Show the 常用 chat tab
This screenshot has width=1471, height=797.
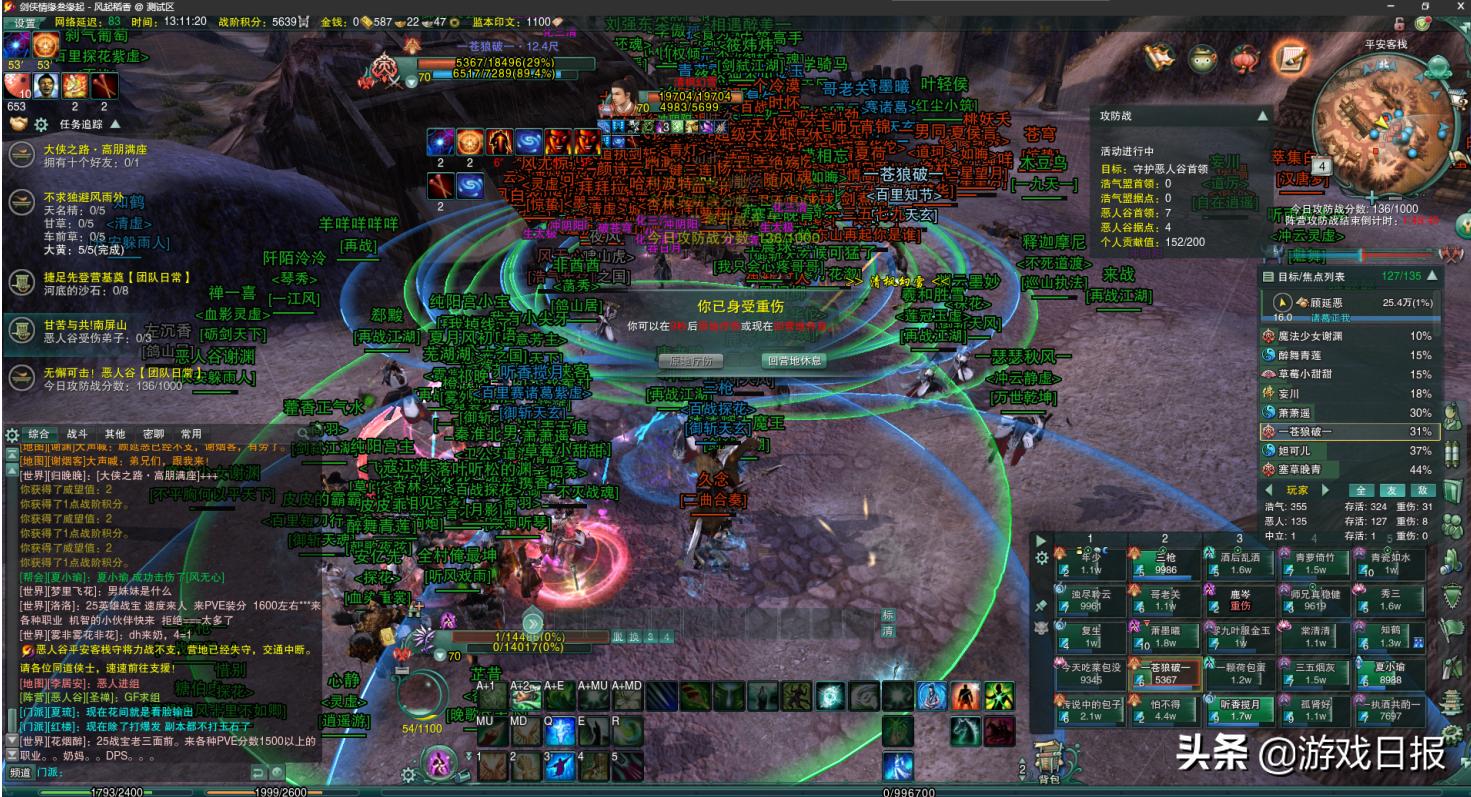tap(191, 434)
